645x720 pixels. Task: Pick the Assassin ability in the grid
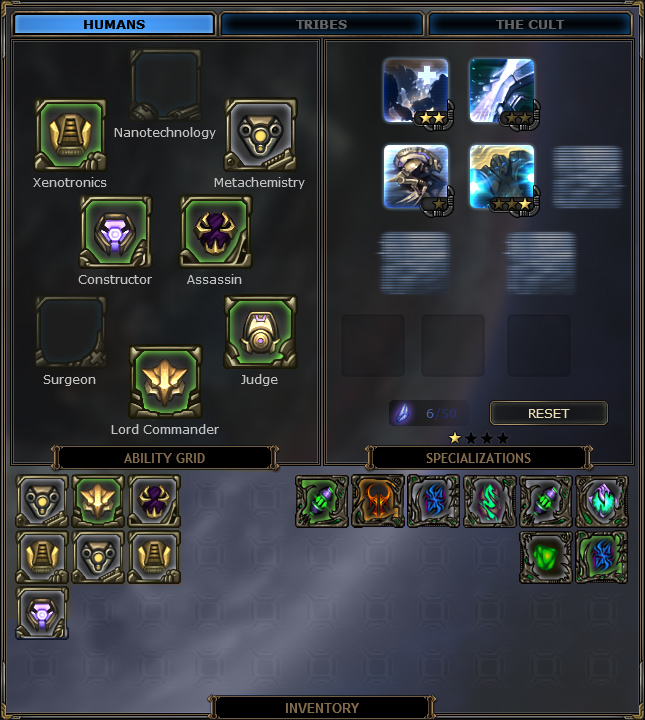[215, 232]
